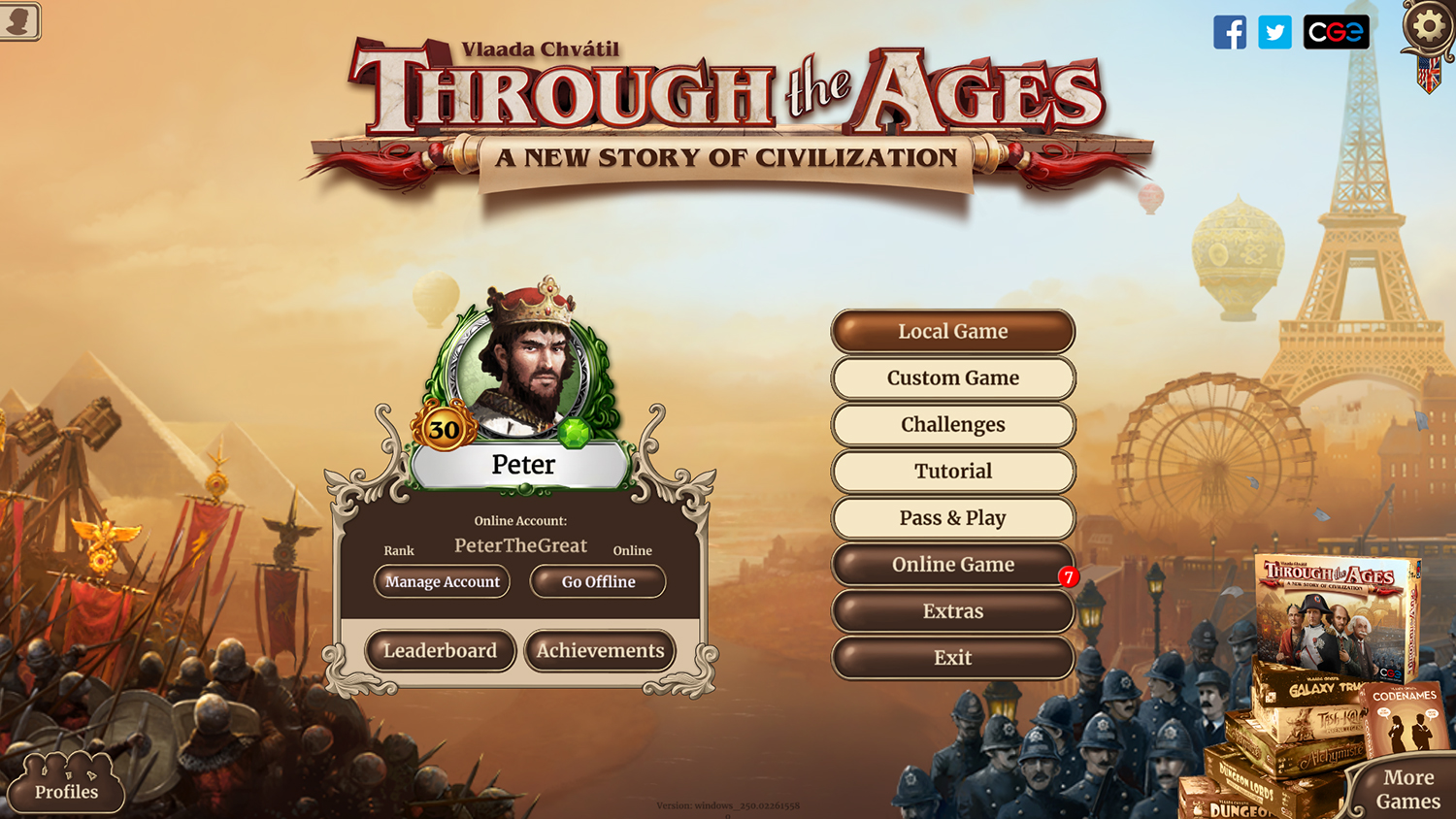
Task: Open Custom Game setup
Action: coord(952,377)
